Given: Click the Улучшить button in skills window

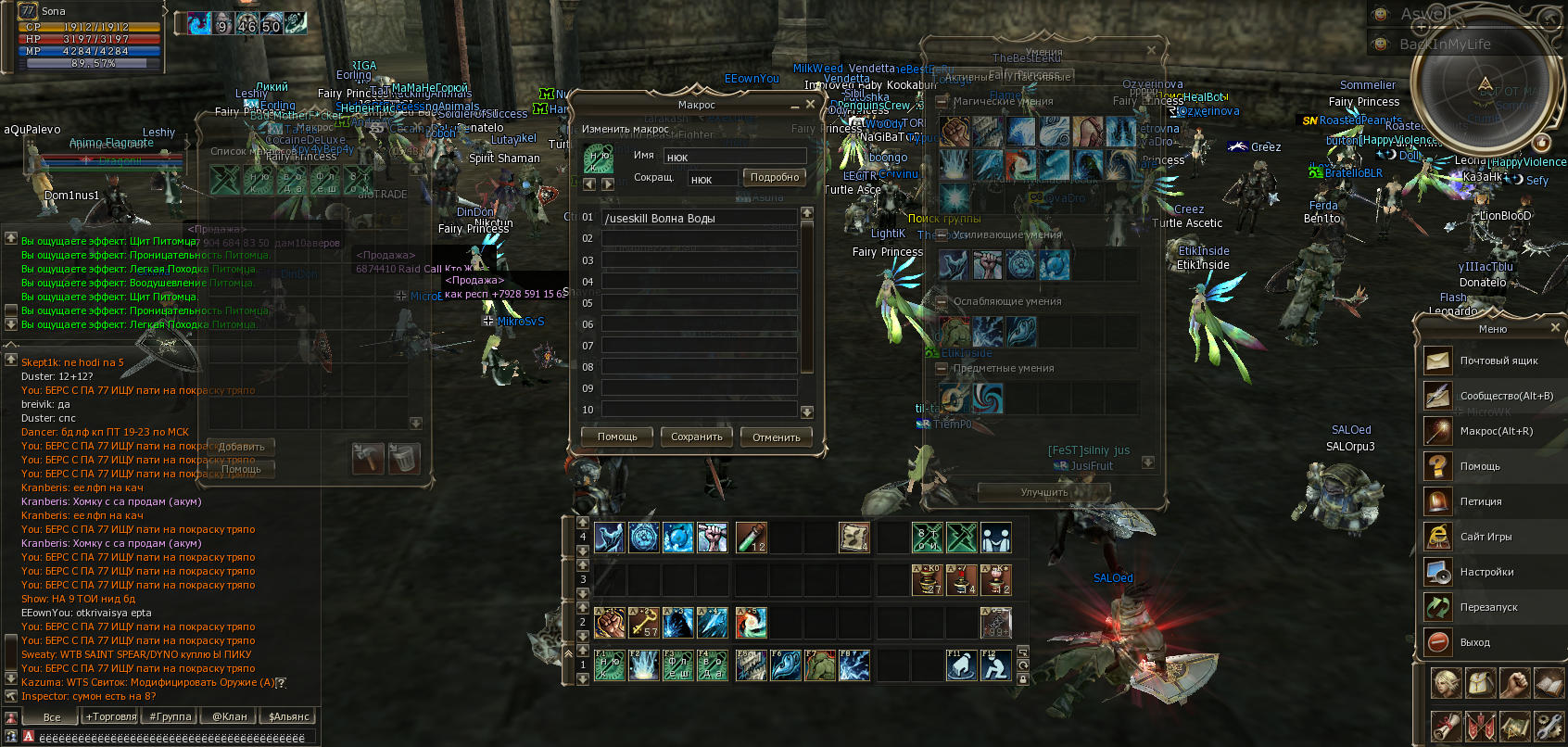Looking at the screenshot, I should point(1043,492).
